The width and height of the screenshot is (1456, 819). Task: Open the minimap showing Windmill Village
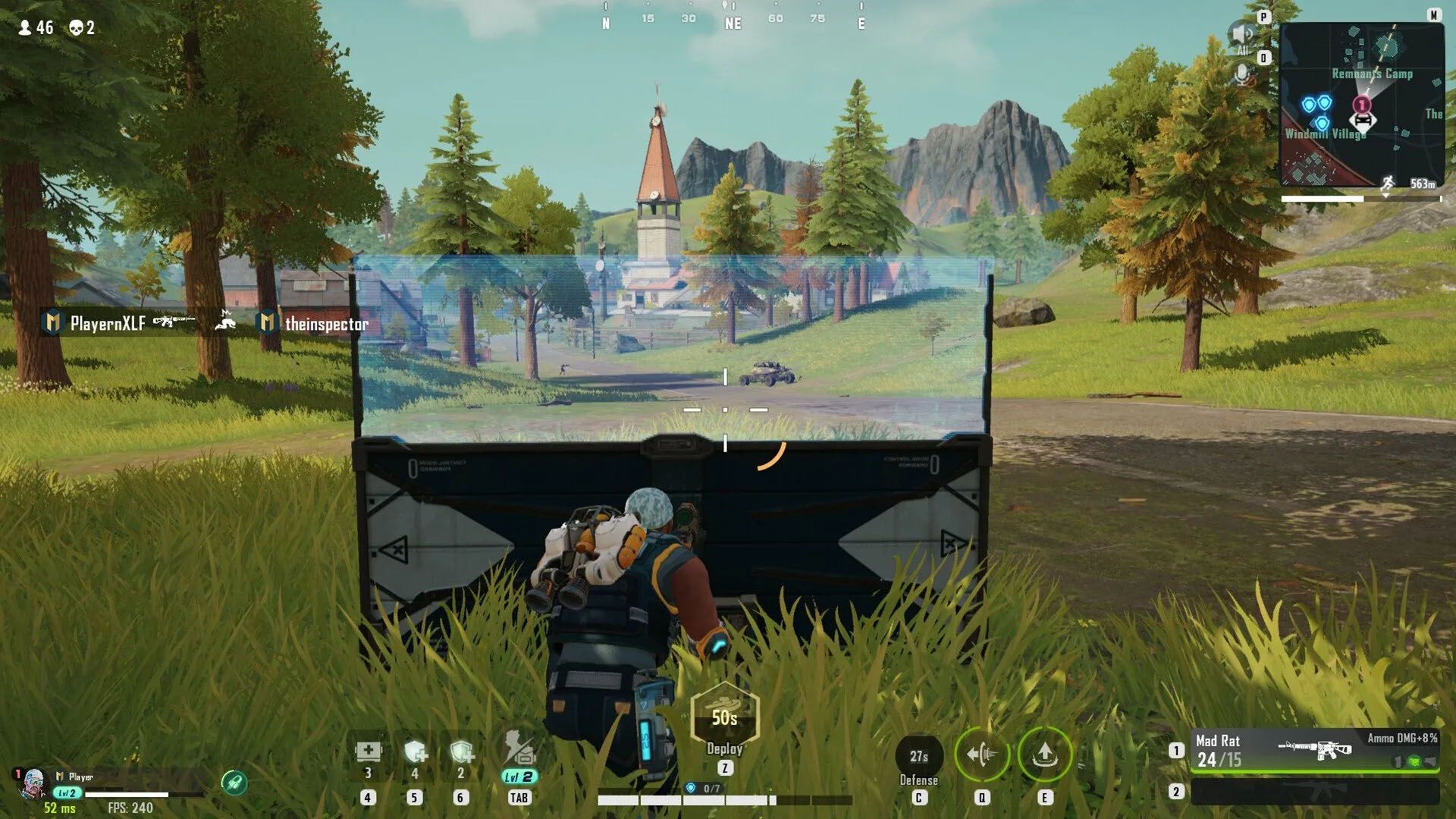click(x=1361, y=105)
